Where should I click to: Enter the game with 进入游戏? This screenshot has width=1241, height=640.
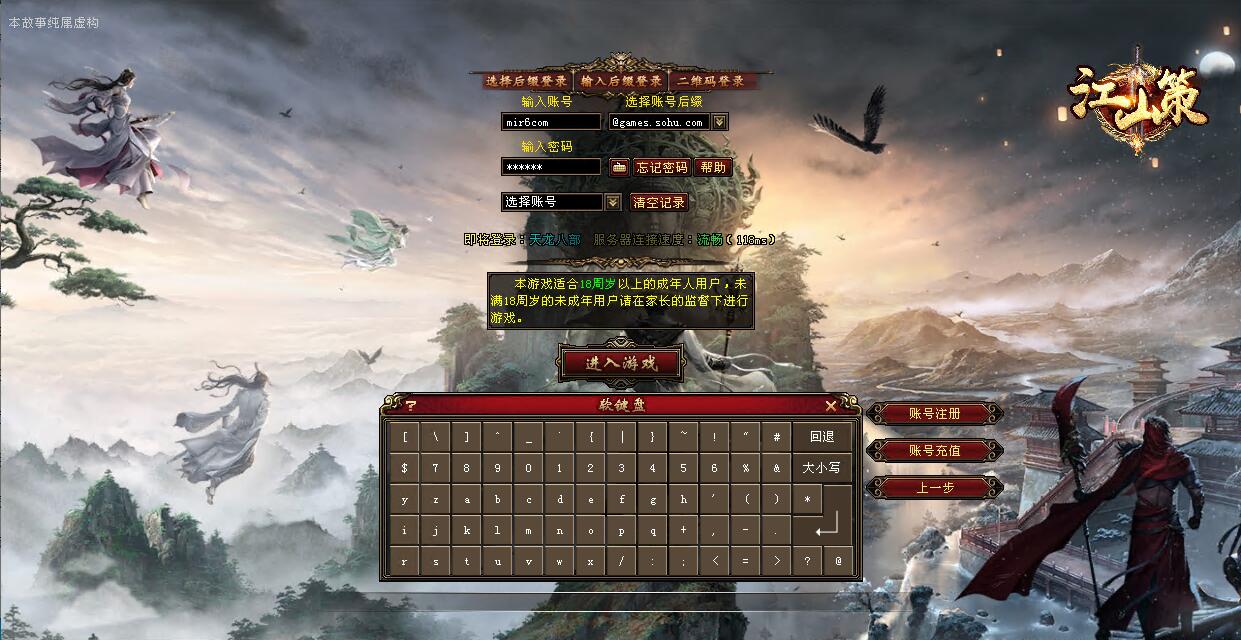[x=621, y=363]
